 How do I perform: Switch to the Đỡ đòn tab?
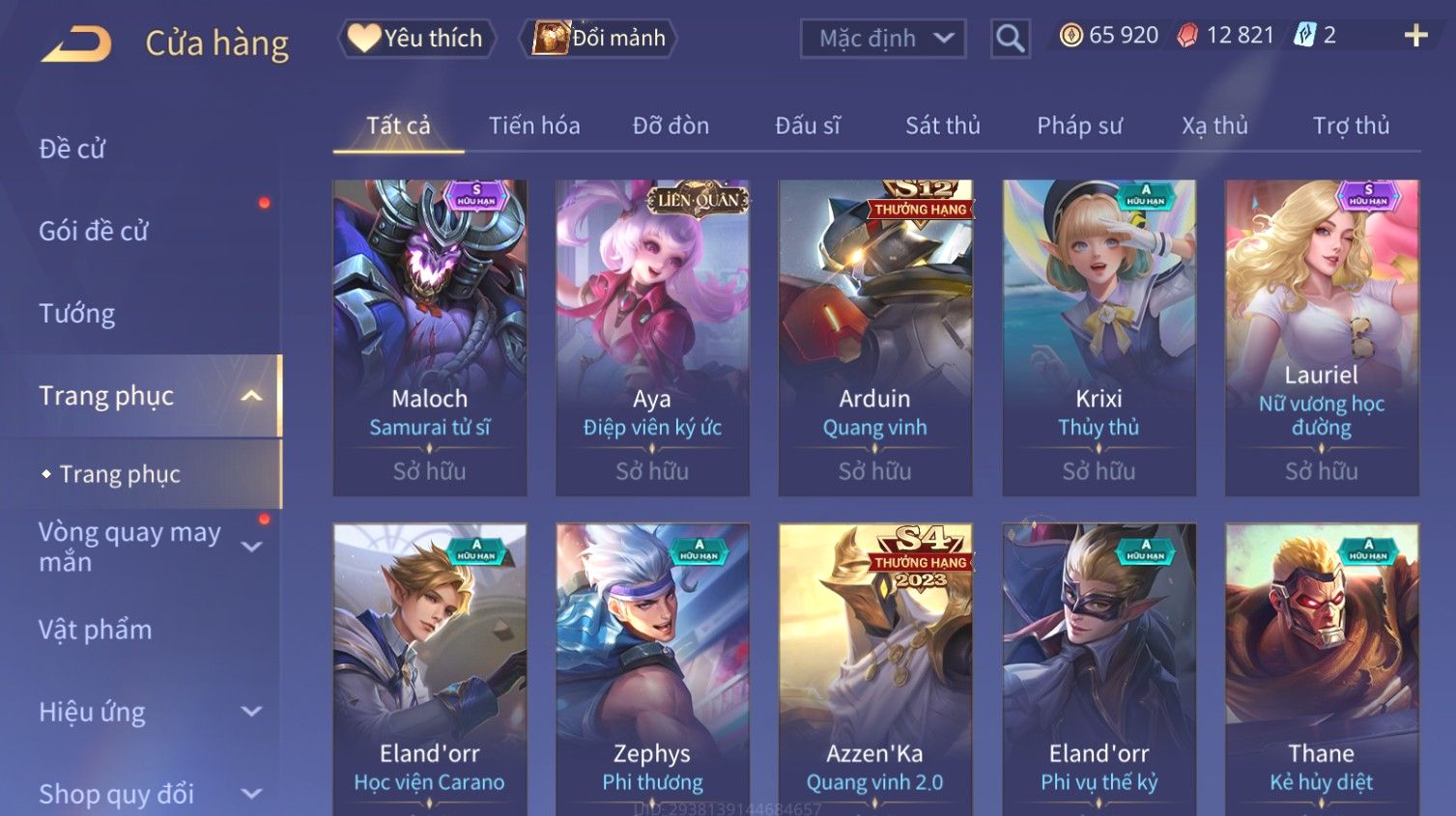point(671,126)
